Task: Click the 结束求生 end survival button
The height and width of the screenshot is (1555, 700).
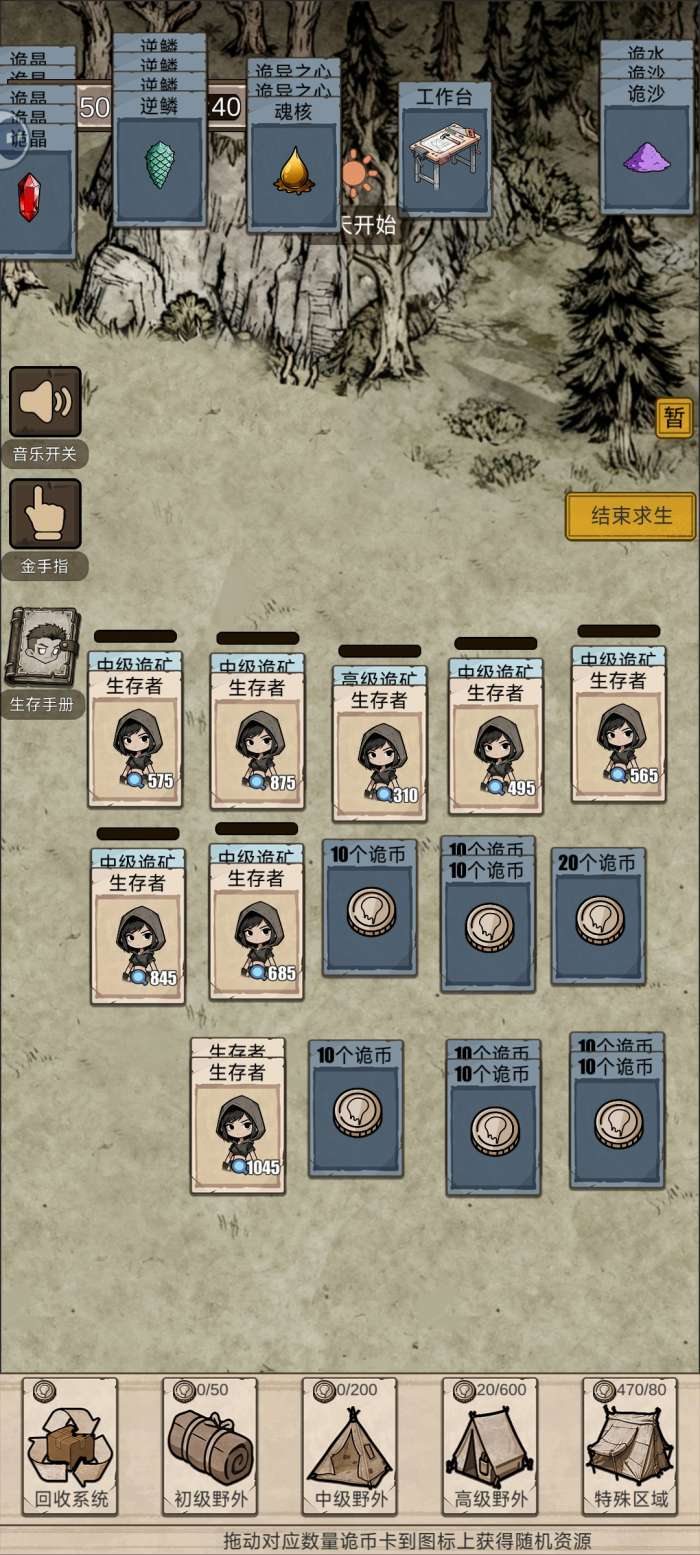Action: [x=630, y=516]
